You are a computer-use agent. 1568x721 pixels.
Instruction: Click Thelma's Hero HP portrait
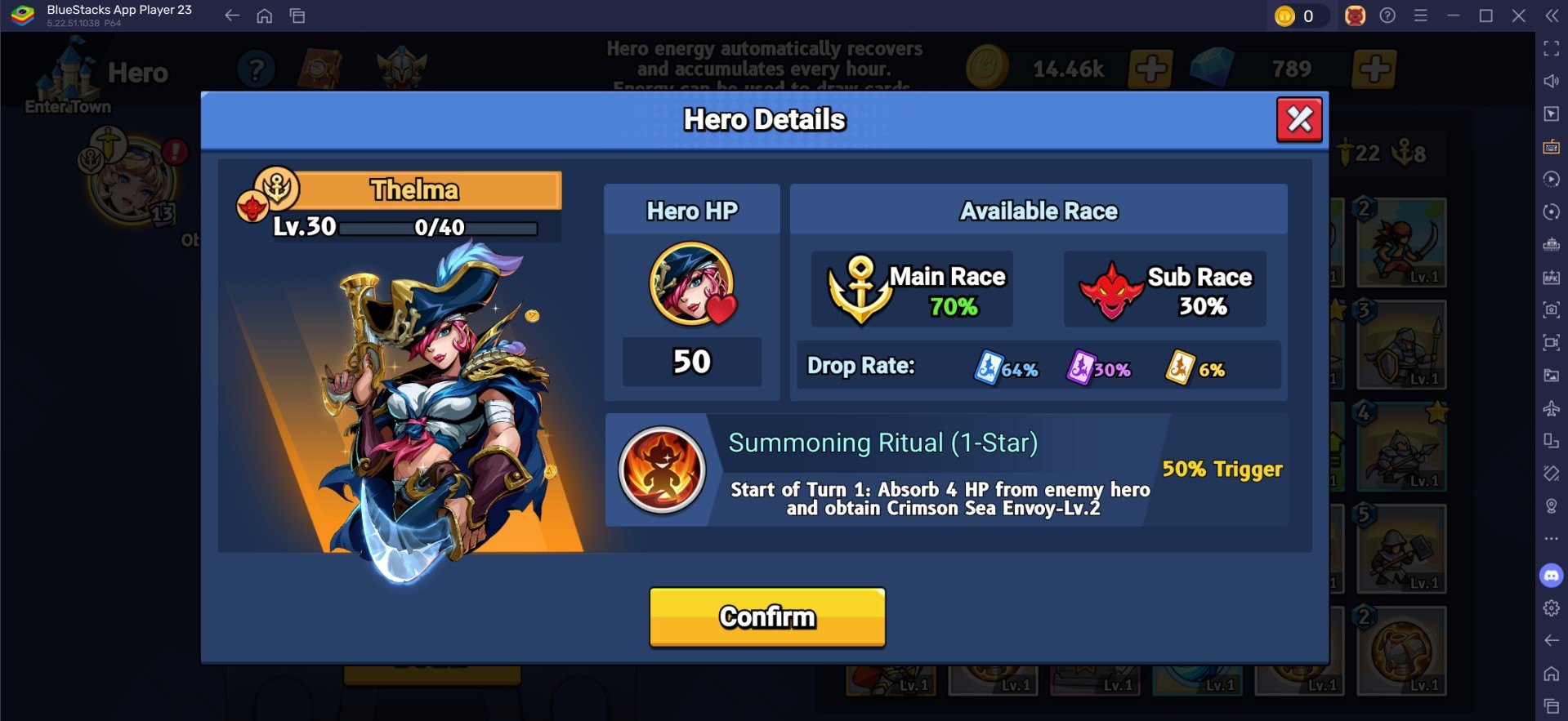coord(691,284)
